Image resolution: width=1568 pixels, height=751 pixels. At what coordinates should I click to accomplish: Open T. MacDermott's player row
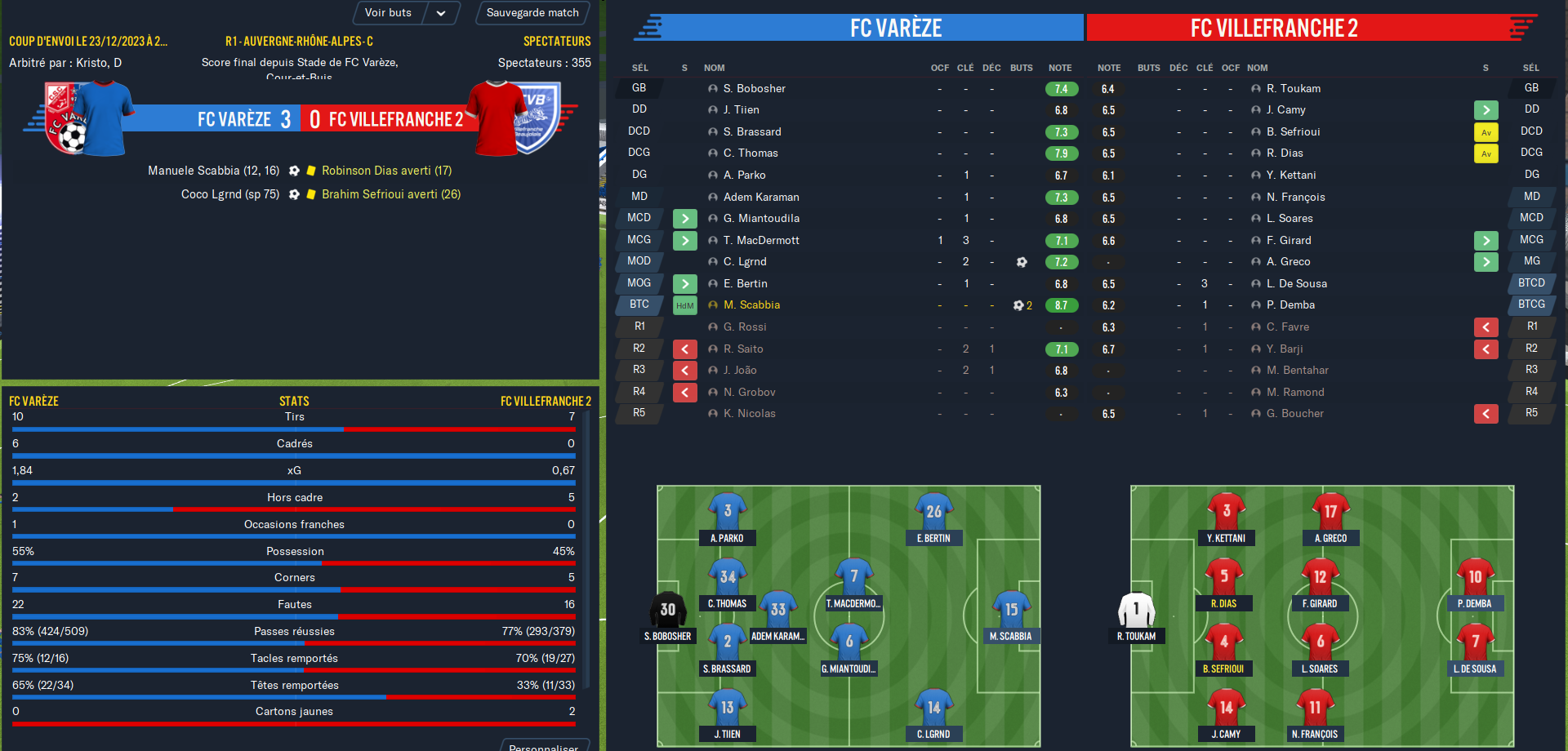coord(761,240)
